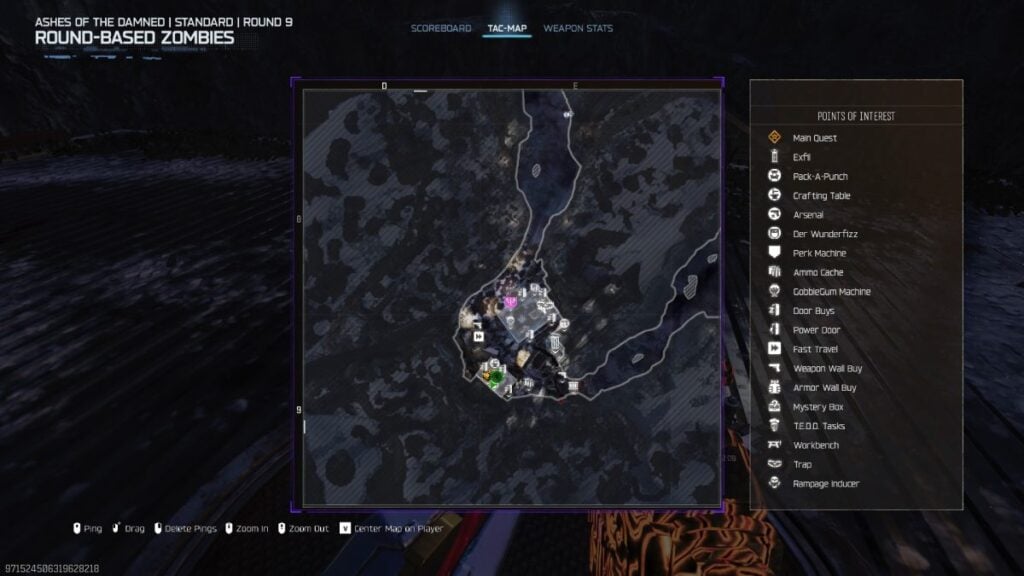This screenshot has height=576, width=1024.
Task: Switch to the Scoreboard tab
Action: coord(441,28)
